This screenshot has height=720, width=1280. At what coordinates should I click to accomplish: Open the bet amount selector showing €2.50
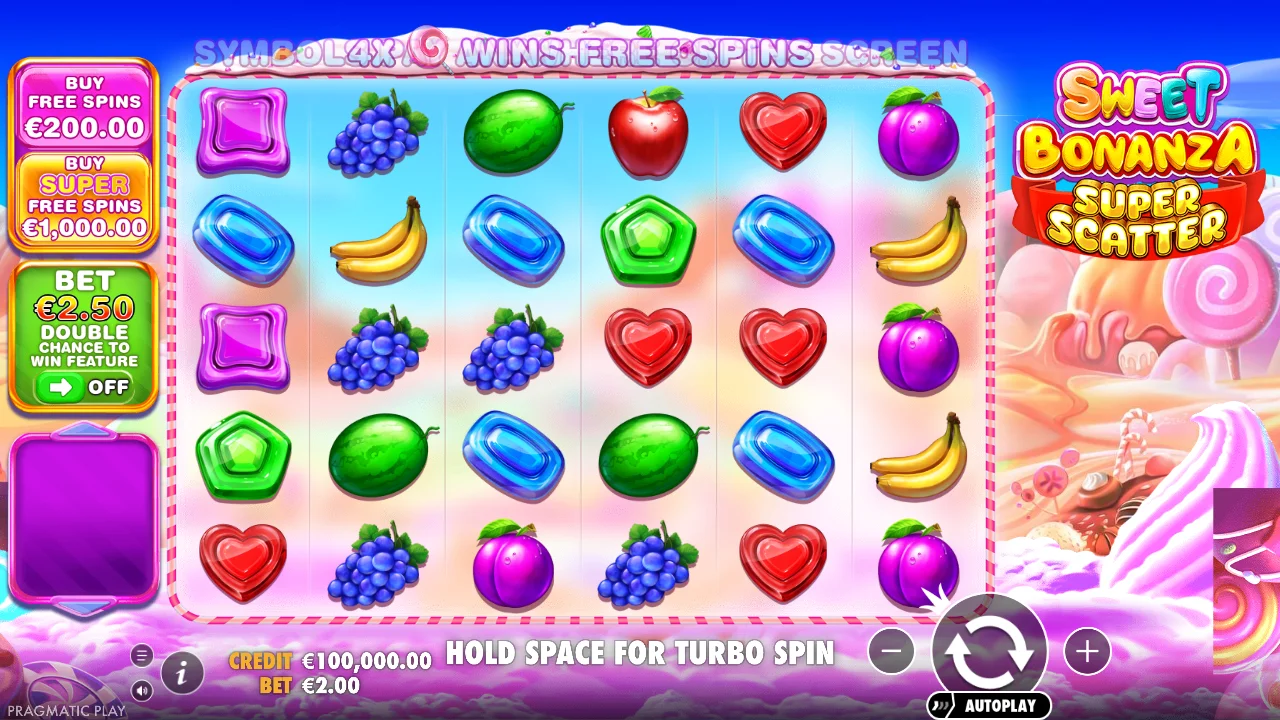83,305
